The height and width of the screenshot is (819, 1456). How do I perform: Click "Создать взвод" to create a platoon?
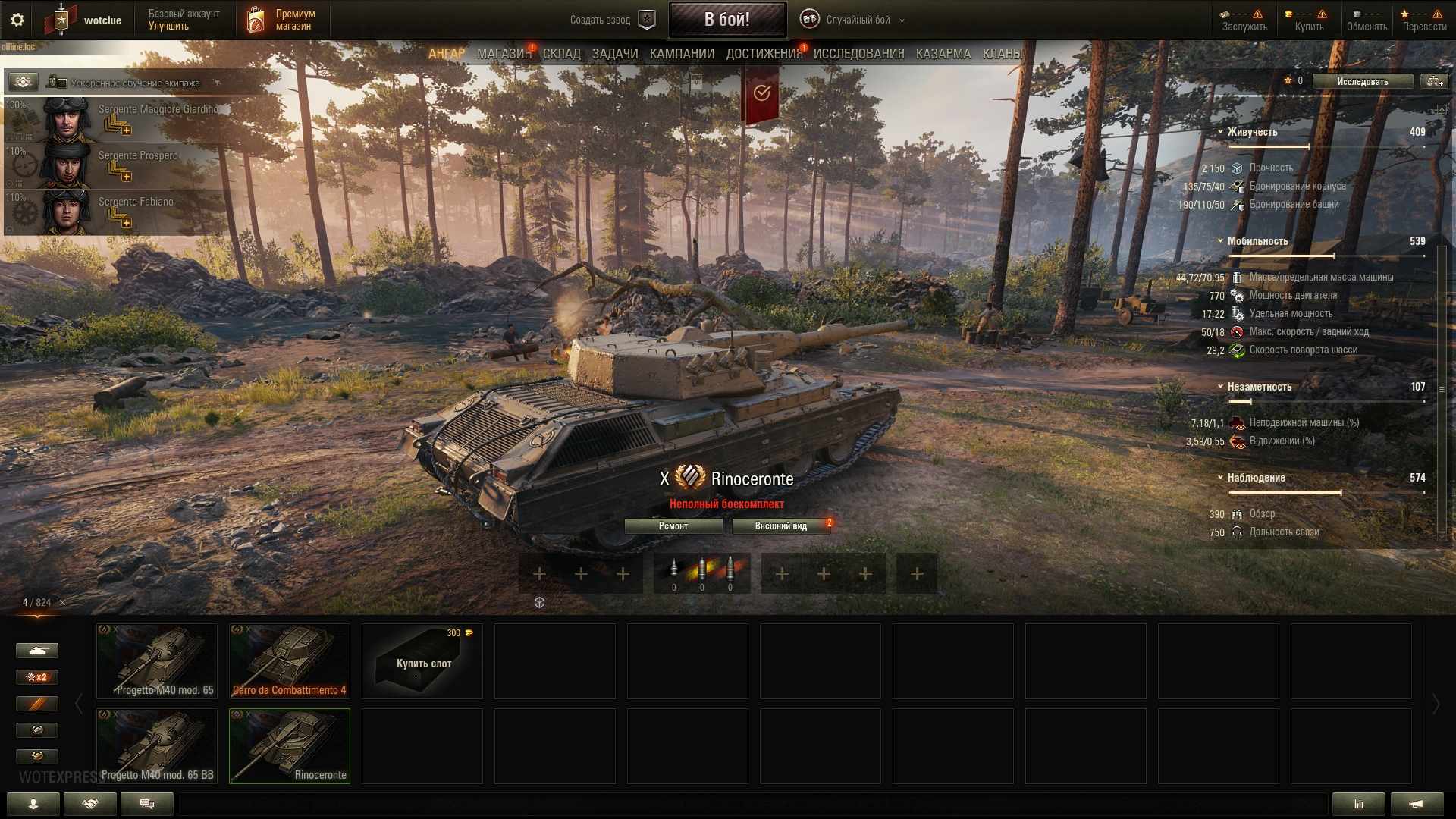pos(611,20)
